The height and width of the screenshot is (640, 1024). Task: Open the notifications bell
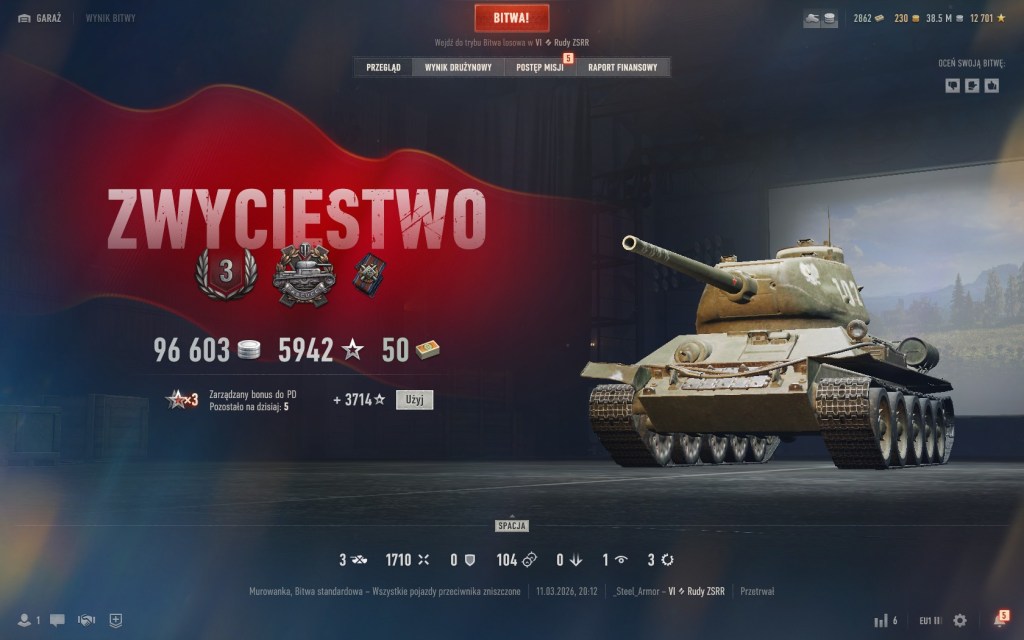pyautogui.click(x=998, y=620)
